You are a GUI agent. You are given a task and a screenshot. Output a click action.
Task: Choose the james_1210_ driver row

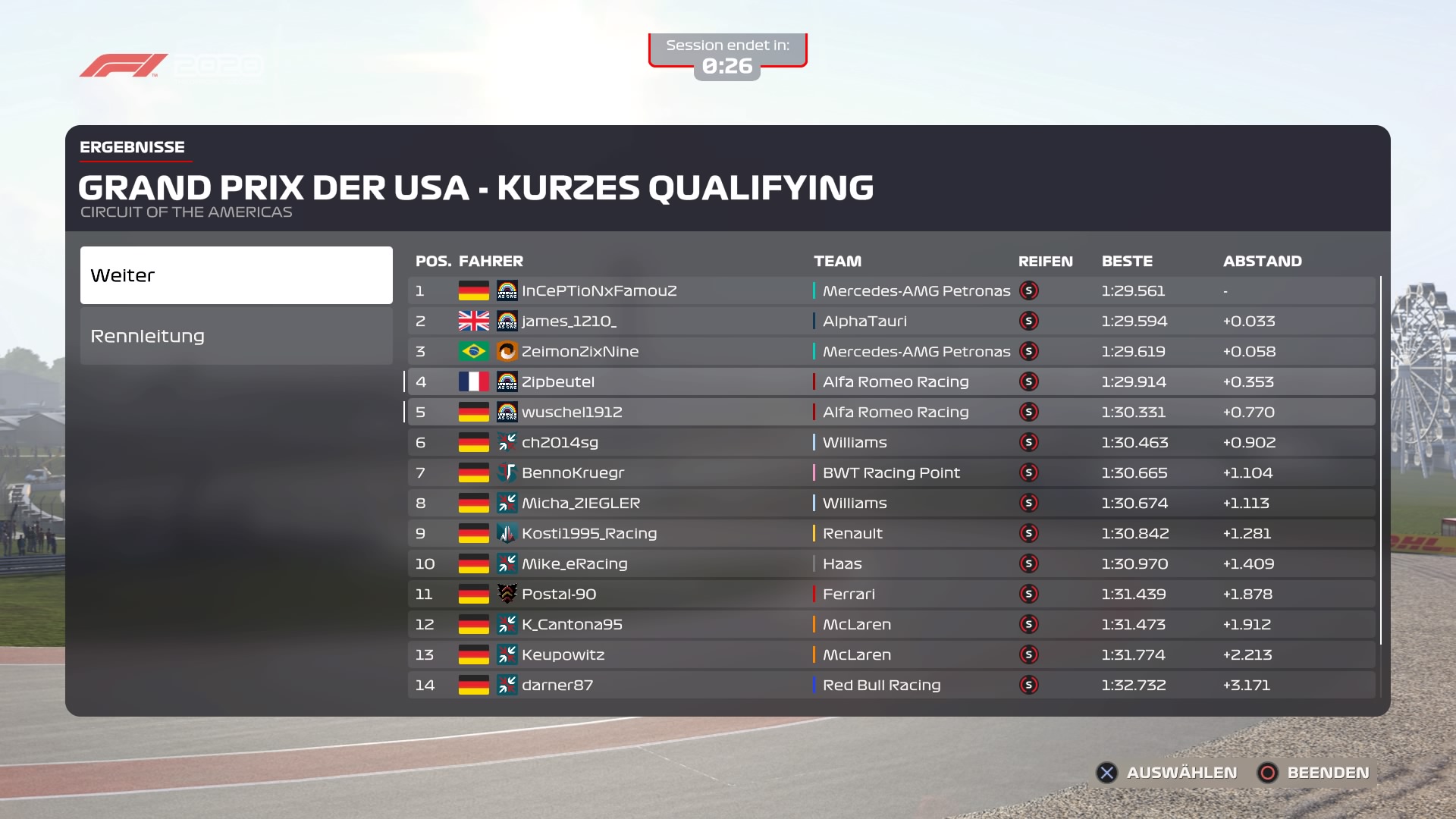point(890,322)
